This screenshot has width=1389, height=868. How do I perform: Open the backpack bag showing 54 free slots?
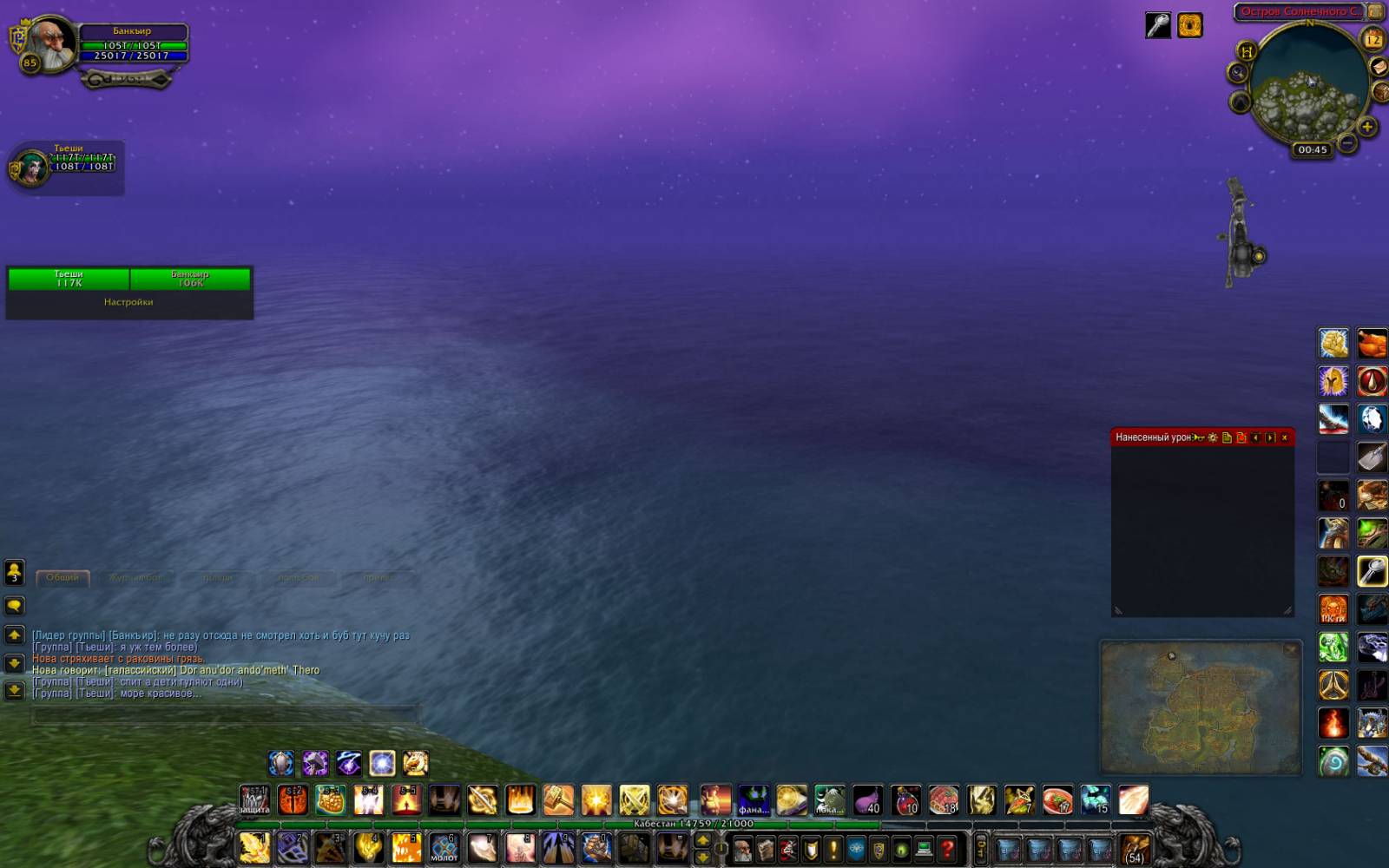coord(1134,848)
